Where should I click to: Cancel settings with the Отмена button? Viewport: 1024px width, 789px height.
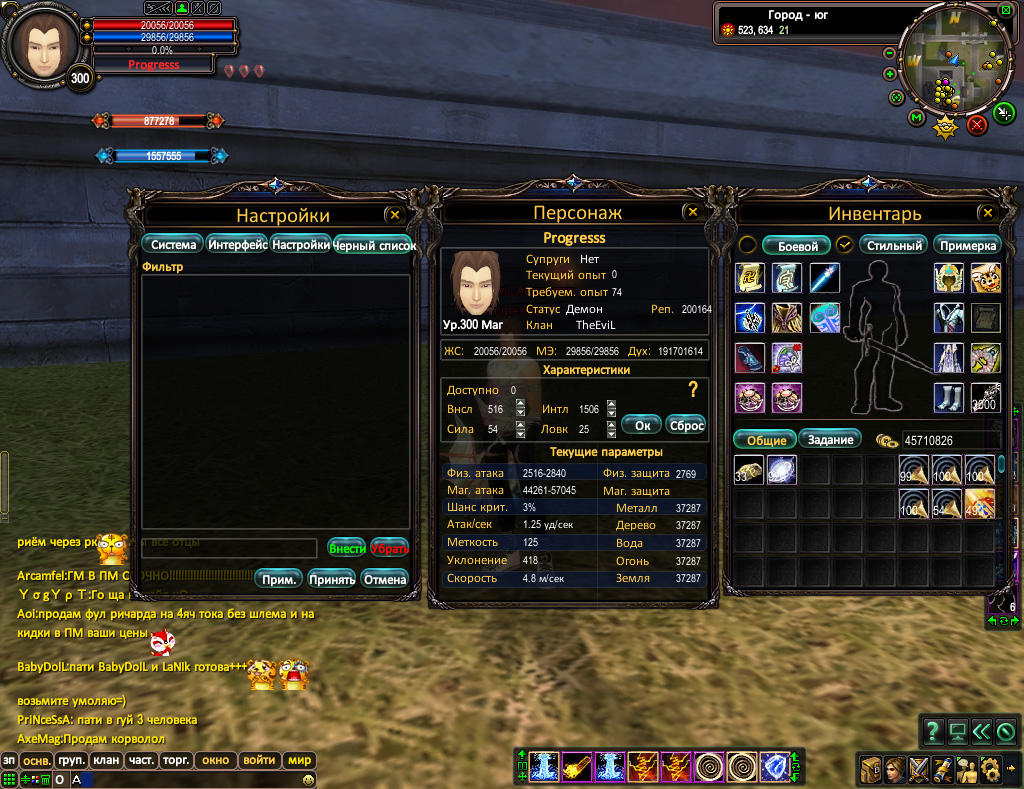384,579
